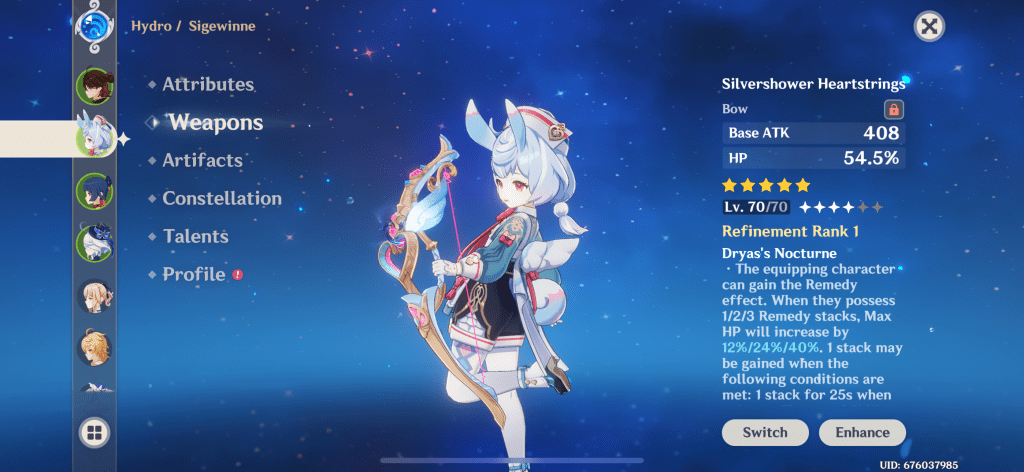This screenshot has height=472, width=1024.
Task: Select the Weapons menu entry
Action: (215, 123)
